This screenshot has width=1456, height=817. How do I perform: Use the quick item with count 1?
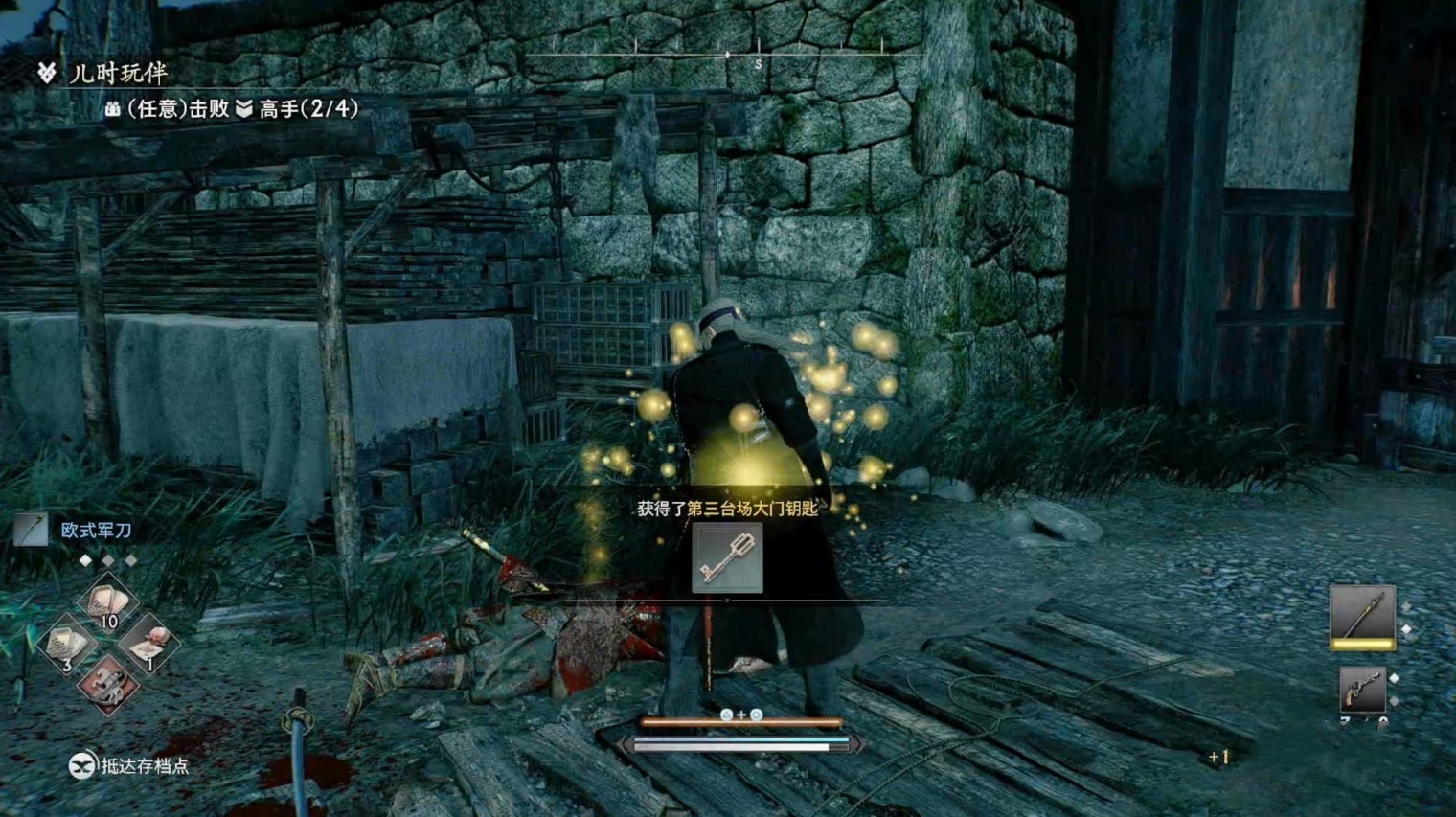pyautogui.click(x=148, y=645)
